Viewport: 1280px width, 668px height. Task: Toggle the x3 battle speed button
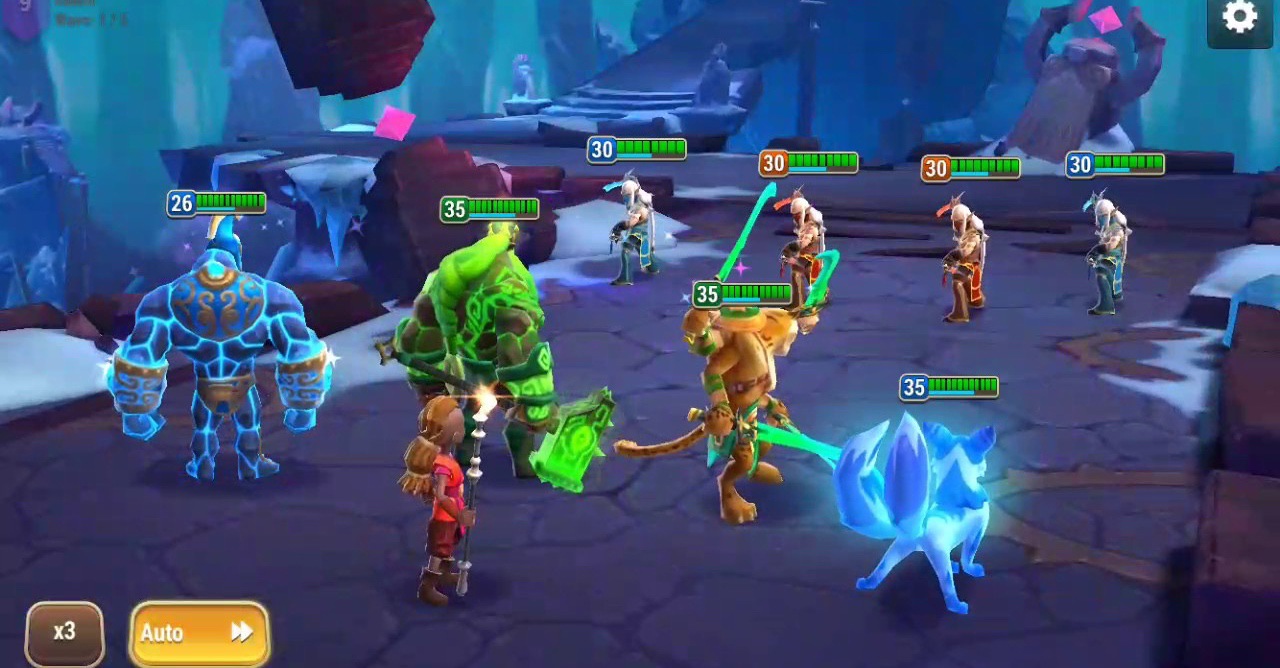coord(65,632)
